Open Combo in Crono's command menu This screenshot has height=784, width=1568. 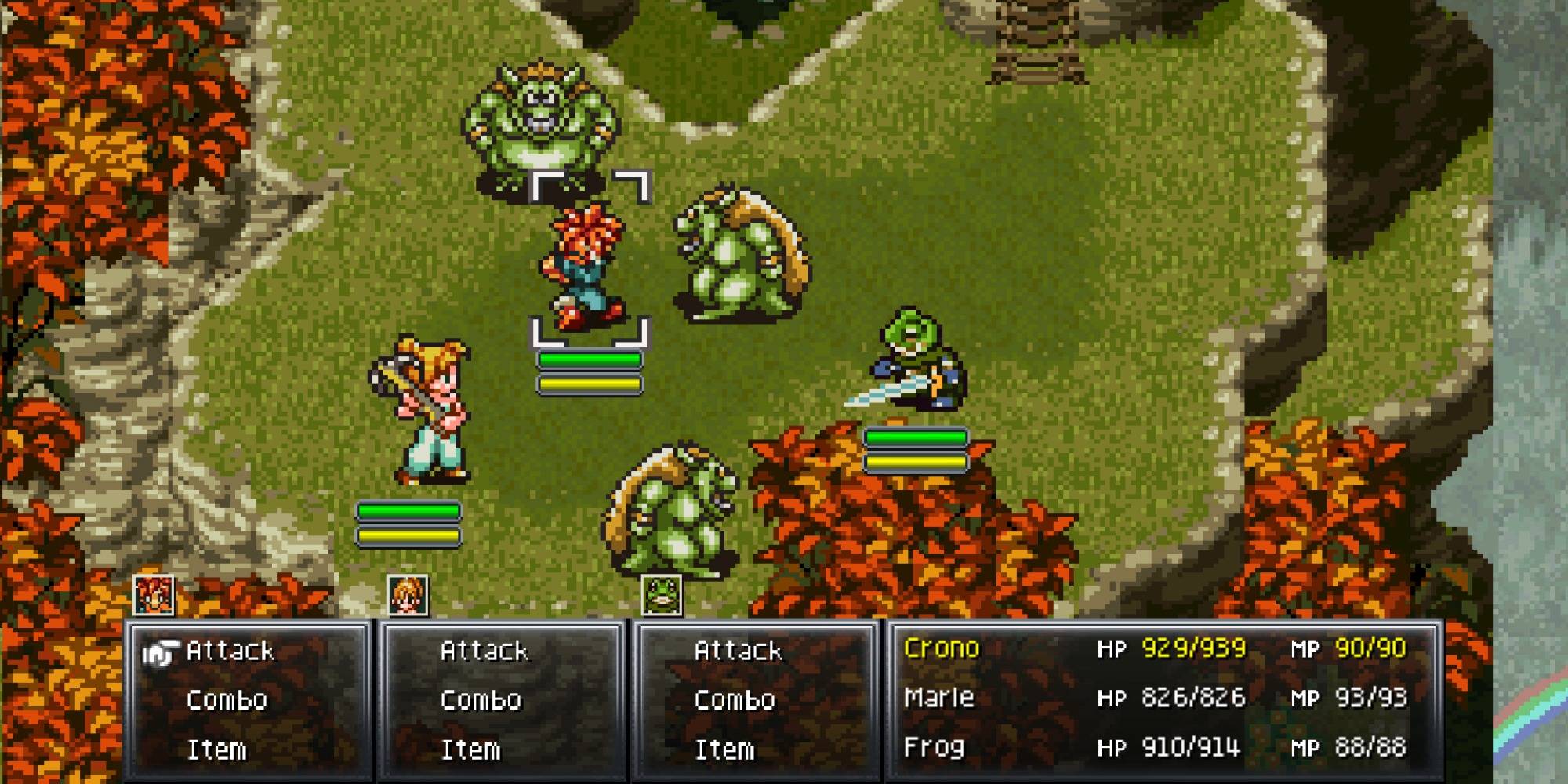point(227,700)
